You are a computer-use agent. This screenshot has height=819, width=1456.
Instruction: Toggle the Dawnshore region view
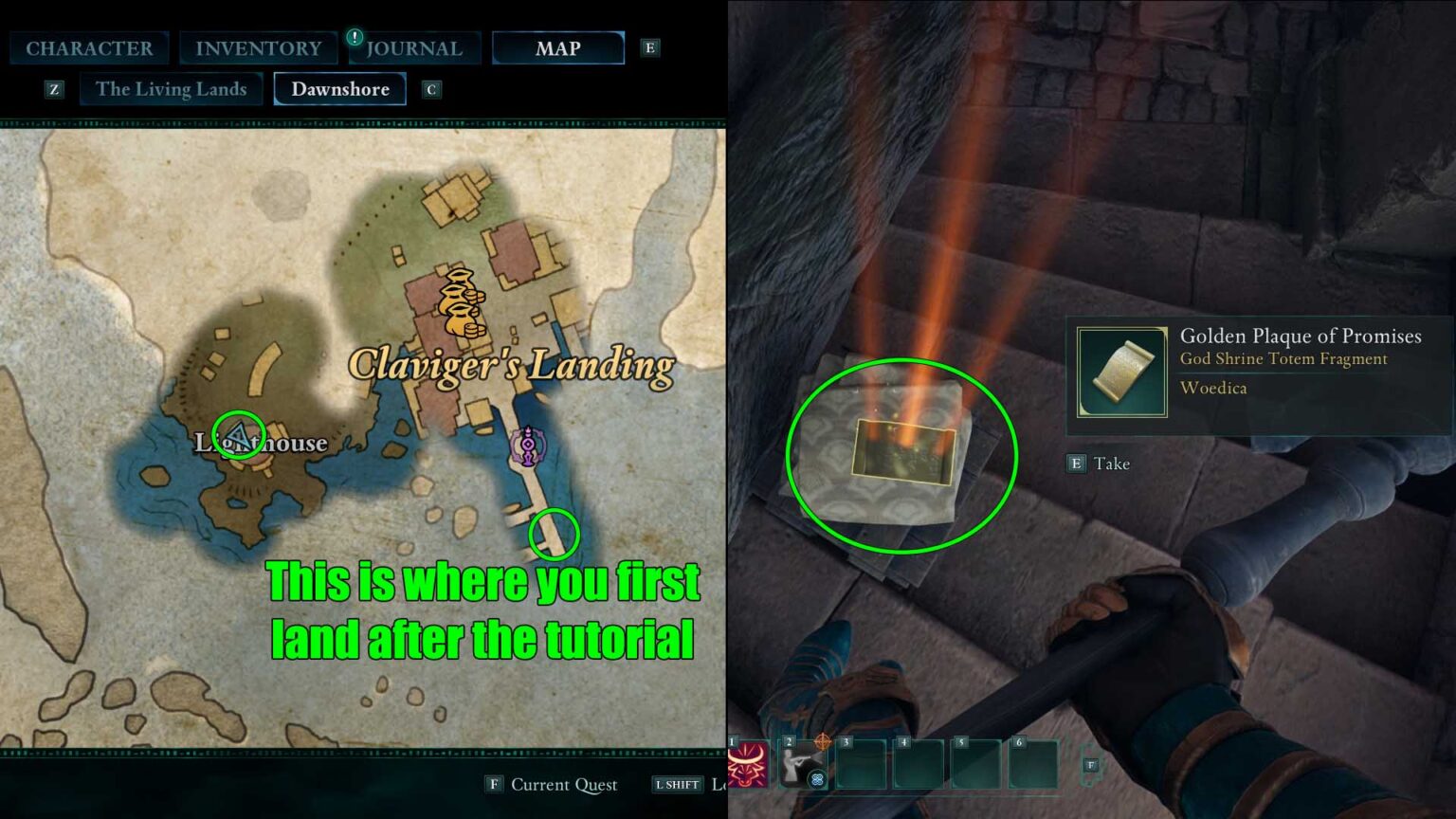click(x=339, y=88)
